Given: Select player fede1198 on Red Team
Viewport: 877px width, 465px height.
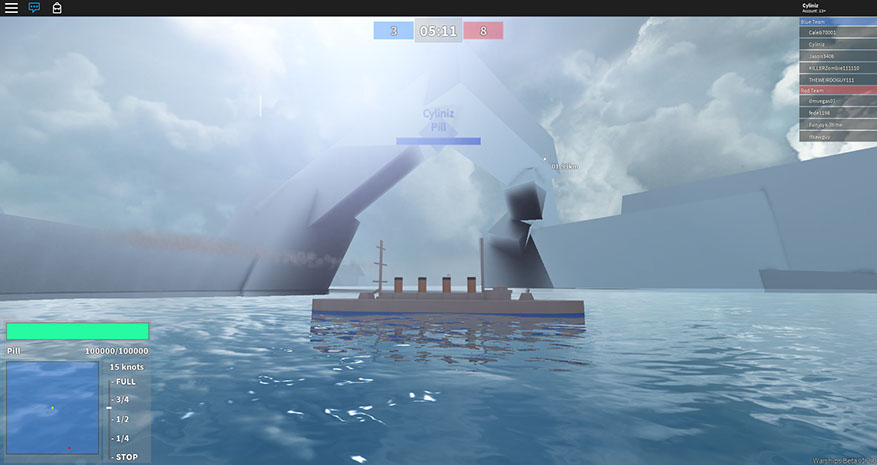Looking at the screenshot, I should [820, 113].
